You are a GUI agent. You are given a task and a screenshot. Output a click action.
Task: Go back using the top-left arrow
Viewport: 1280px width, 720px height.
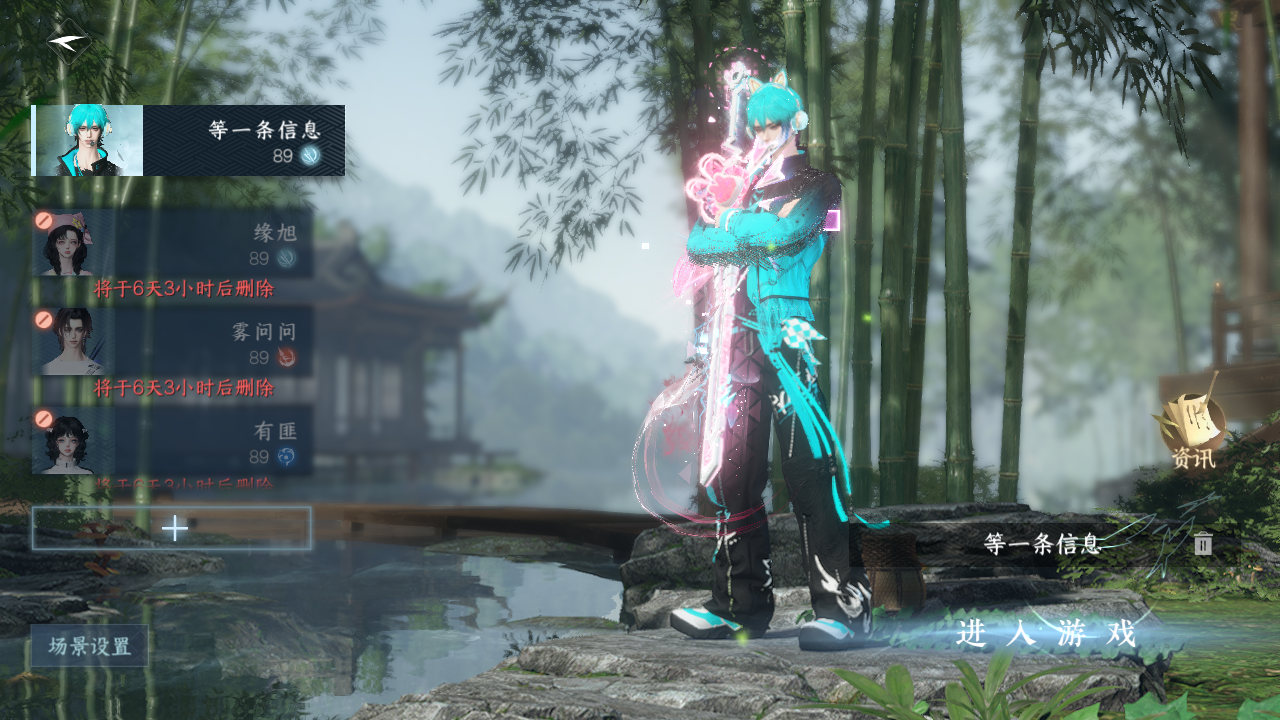pyautogui.click(x=67, y=43)
